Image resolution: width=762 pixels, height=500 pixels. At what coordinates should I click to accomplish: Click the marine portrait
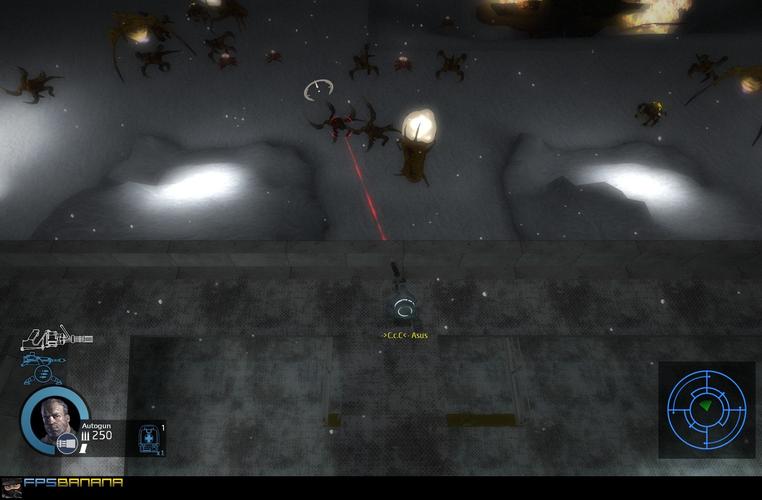[x=55, y=420]
